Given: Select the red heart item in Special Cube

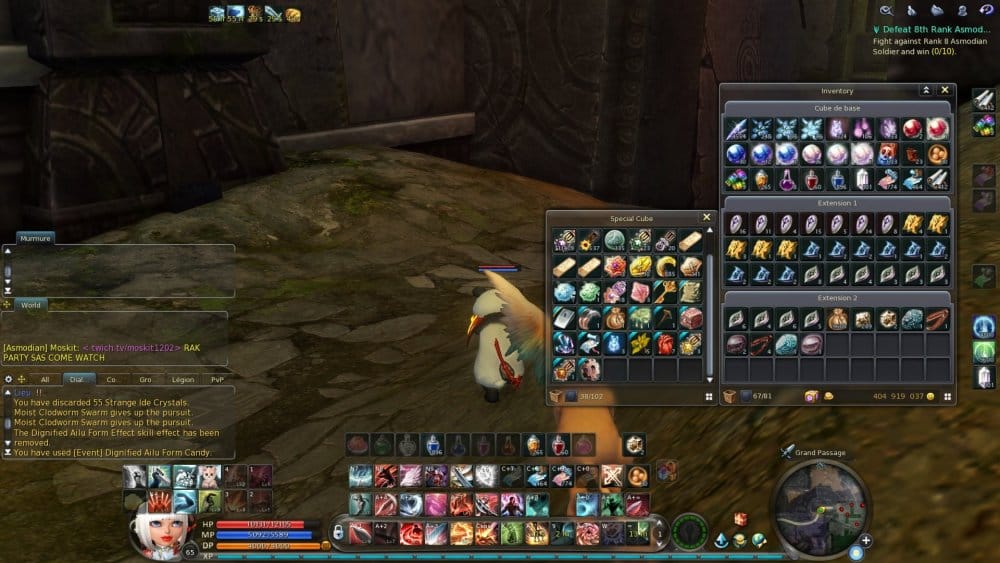Looking at the screenshot, I should [665, 343].
